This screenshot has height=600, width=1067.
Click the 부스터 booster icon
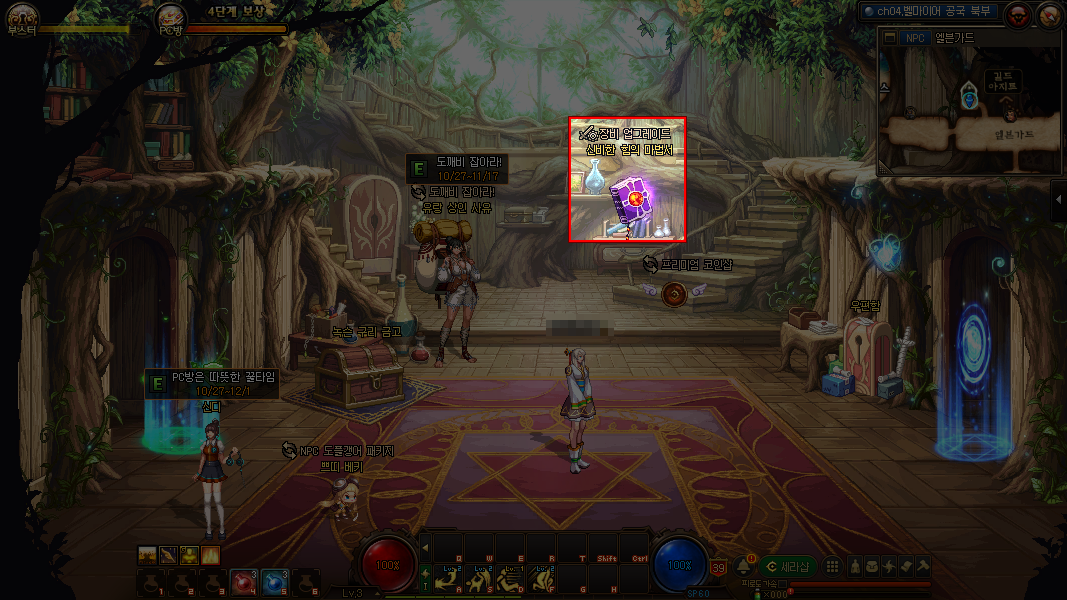click(x=22, y=15)
